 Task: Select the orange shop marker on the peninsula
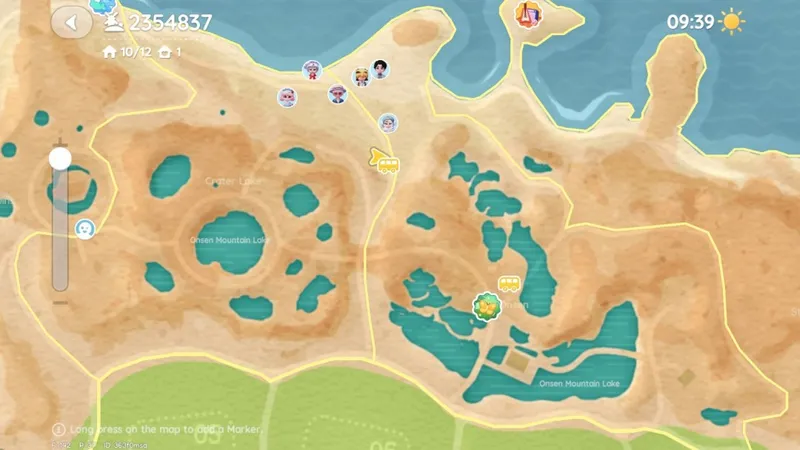point(527,14)
